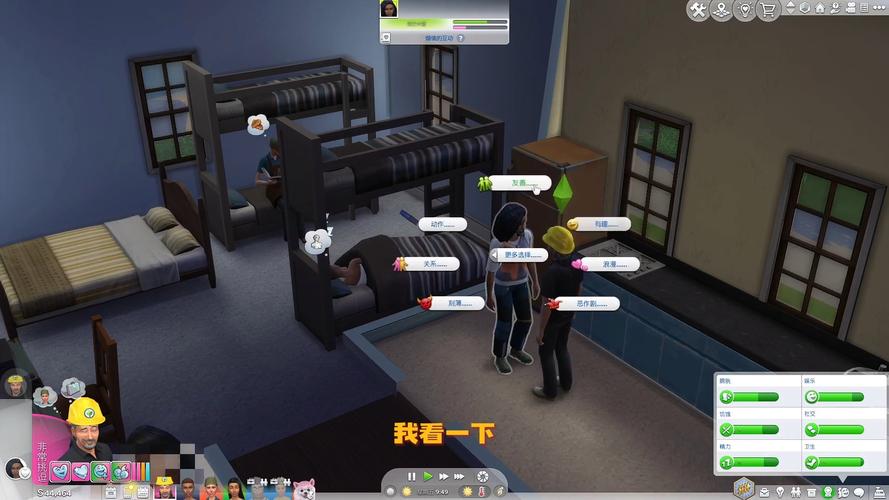Choose the 关系 (Relationship) interaction option
This screenshot has width=889, height=500.
pos(431,264)
